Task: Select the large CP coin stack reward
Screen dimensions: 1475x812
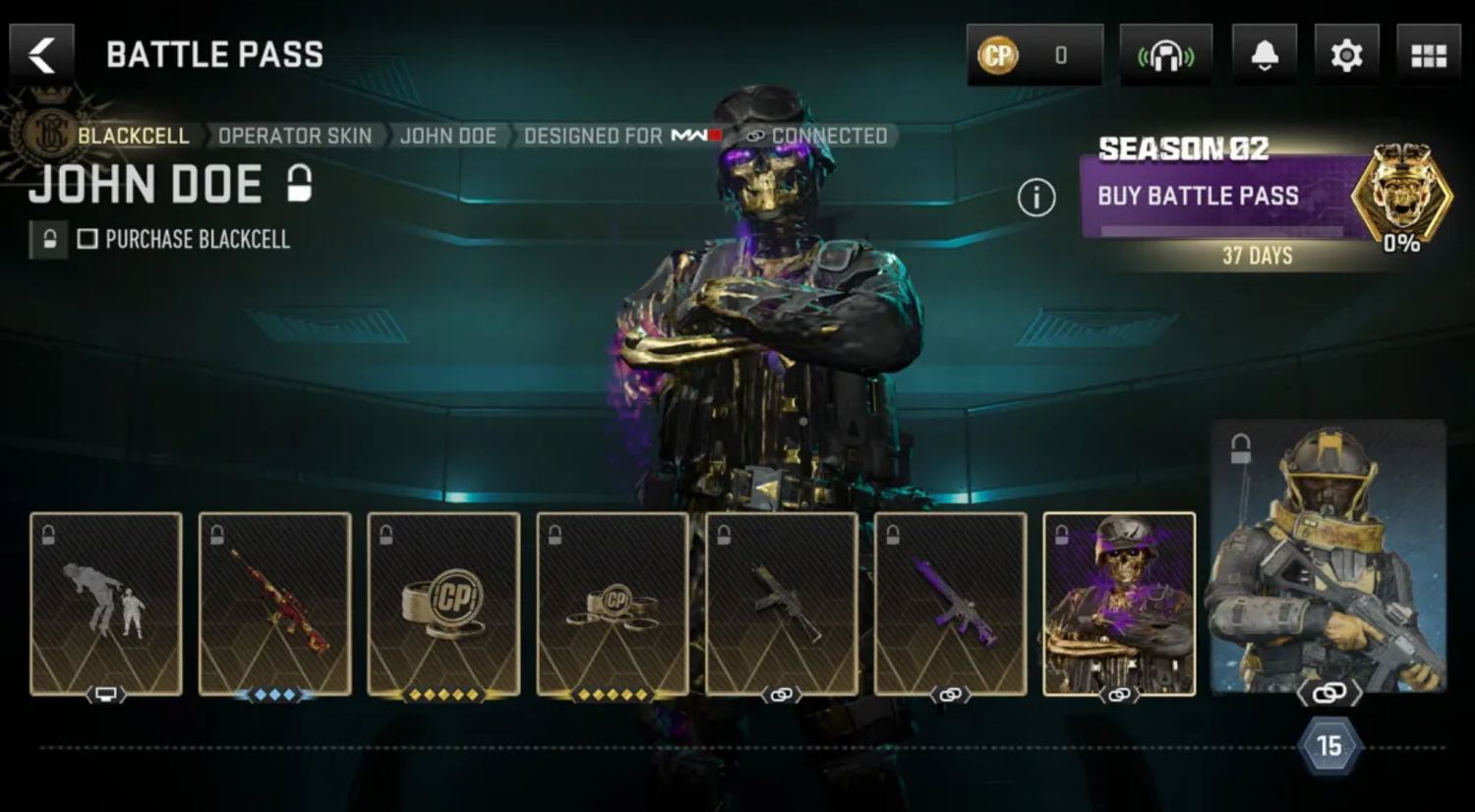Action: (x=443, y=603)
